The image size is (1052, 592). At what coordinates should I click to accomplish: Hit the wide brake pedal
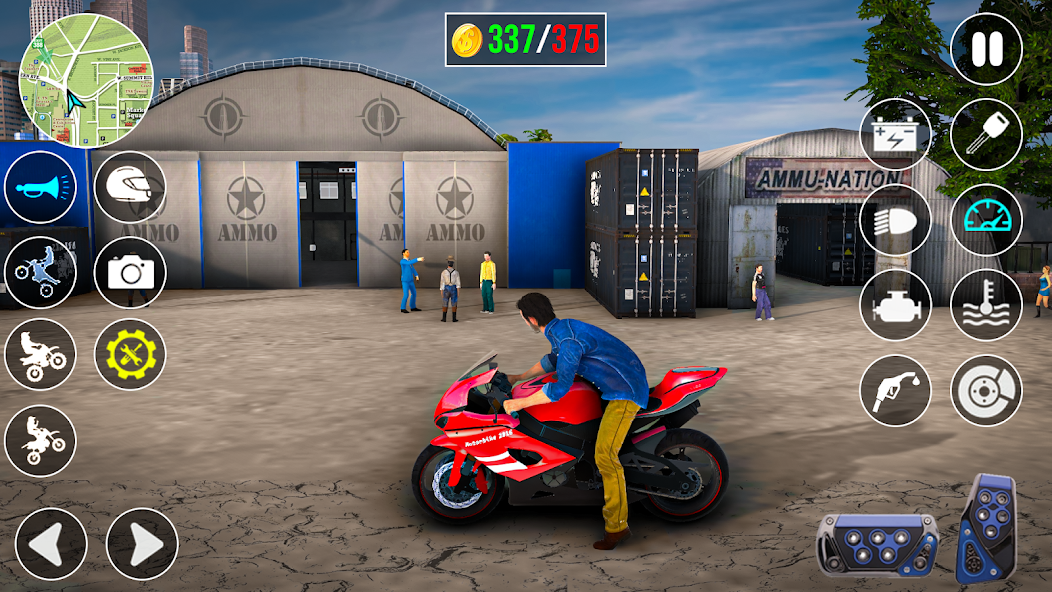point(877,543)
